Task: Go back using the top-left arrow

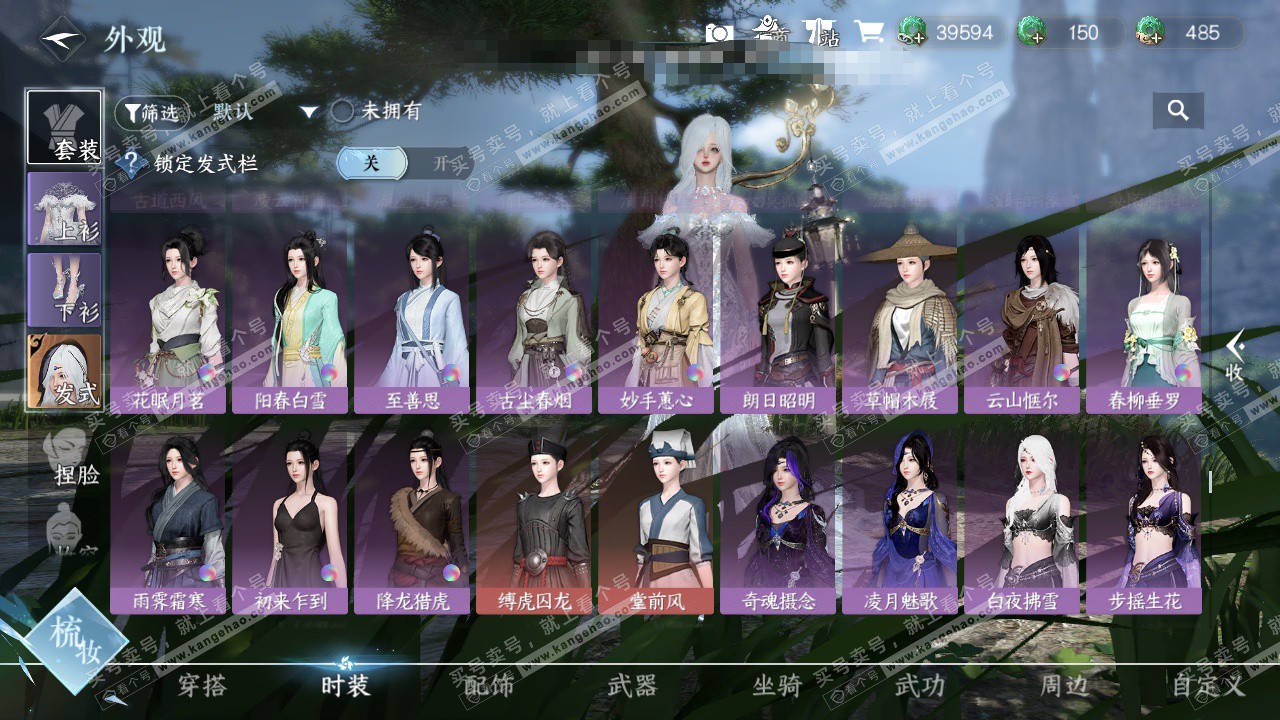Action: pos(62,39)
